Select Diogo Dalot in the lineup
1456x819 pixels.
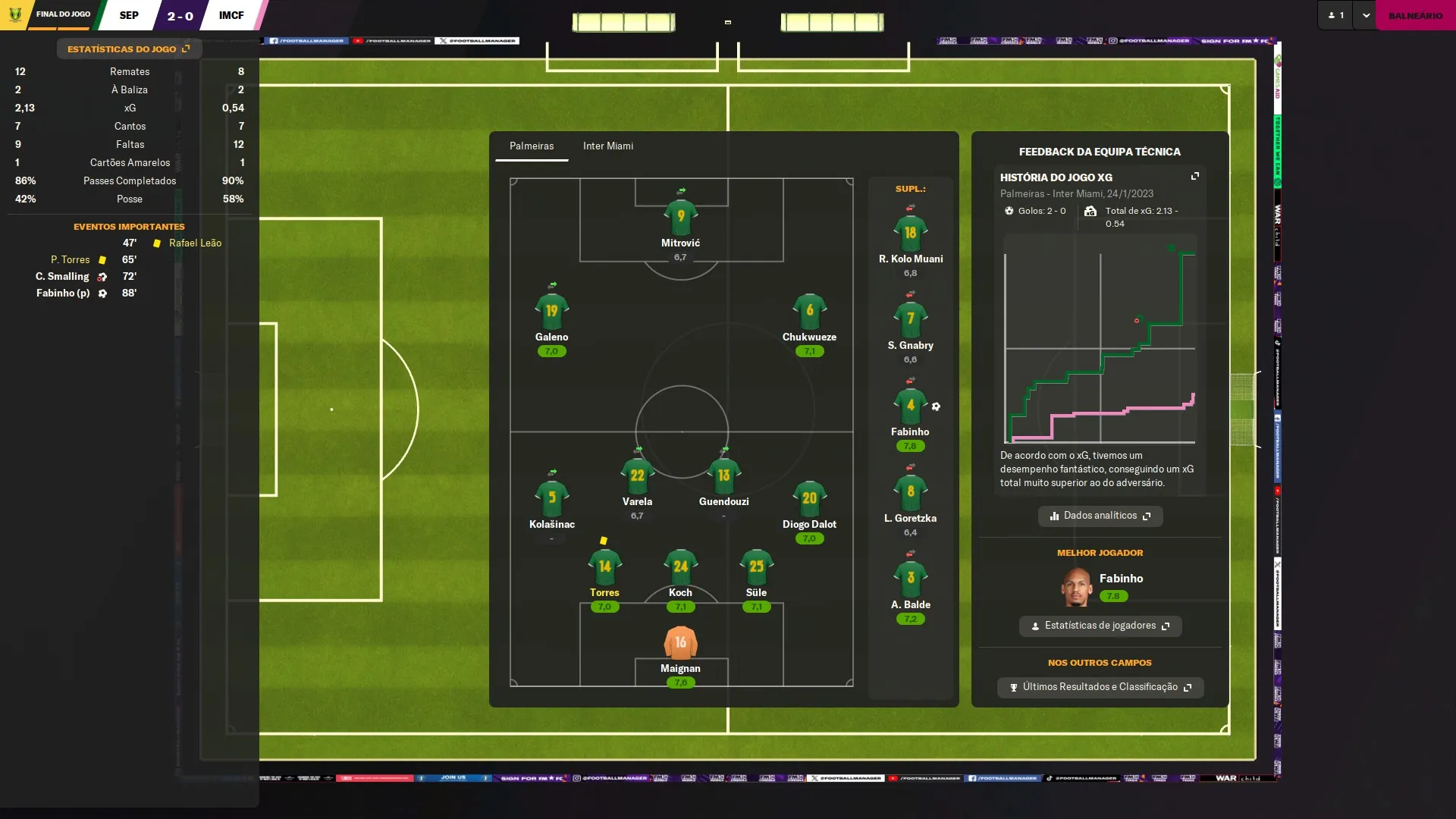(809, 500)
